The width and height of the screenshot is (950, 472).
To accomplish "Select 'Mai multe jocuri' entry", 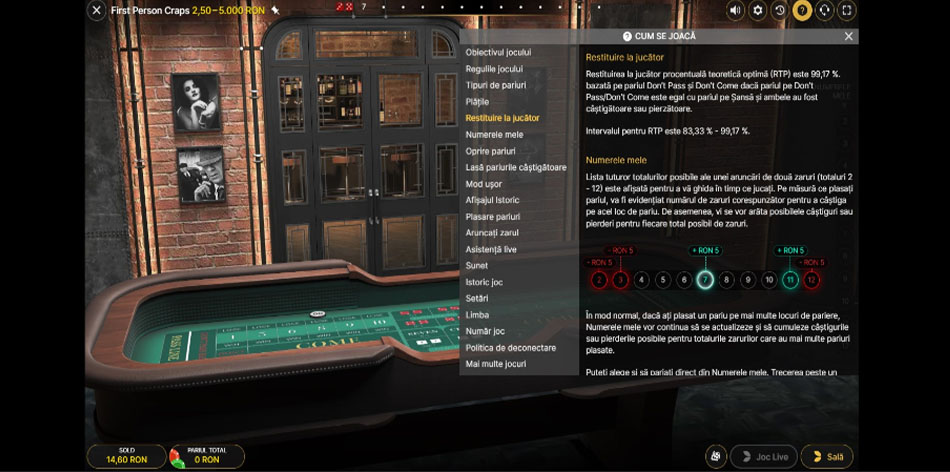I will (495, 364).
